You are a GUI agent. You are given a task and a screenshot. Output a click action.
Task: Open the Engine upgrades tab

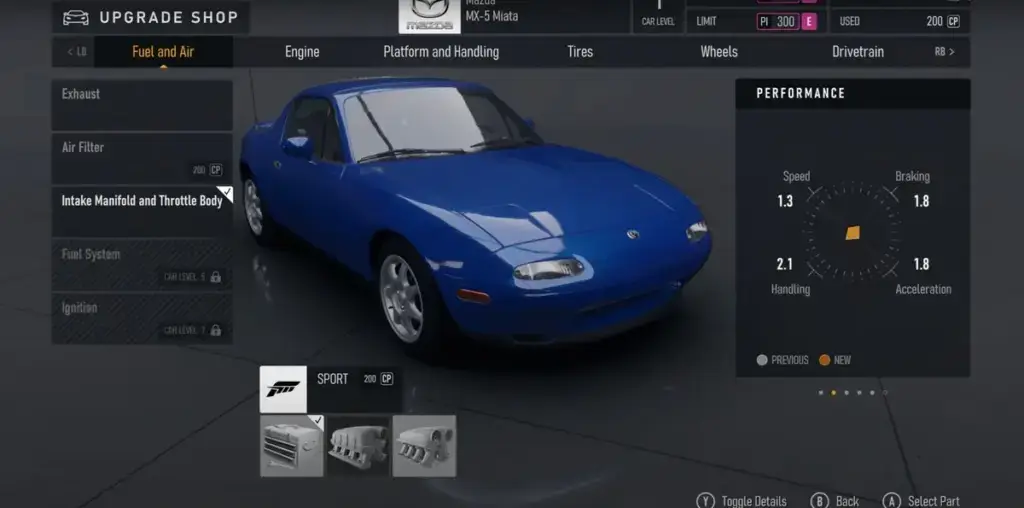[302, 52]
